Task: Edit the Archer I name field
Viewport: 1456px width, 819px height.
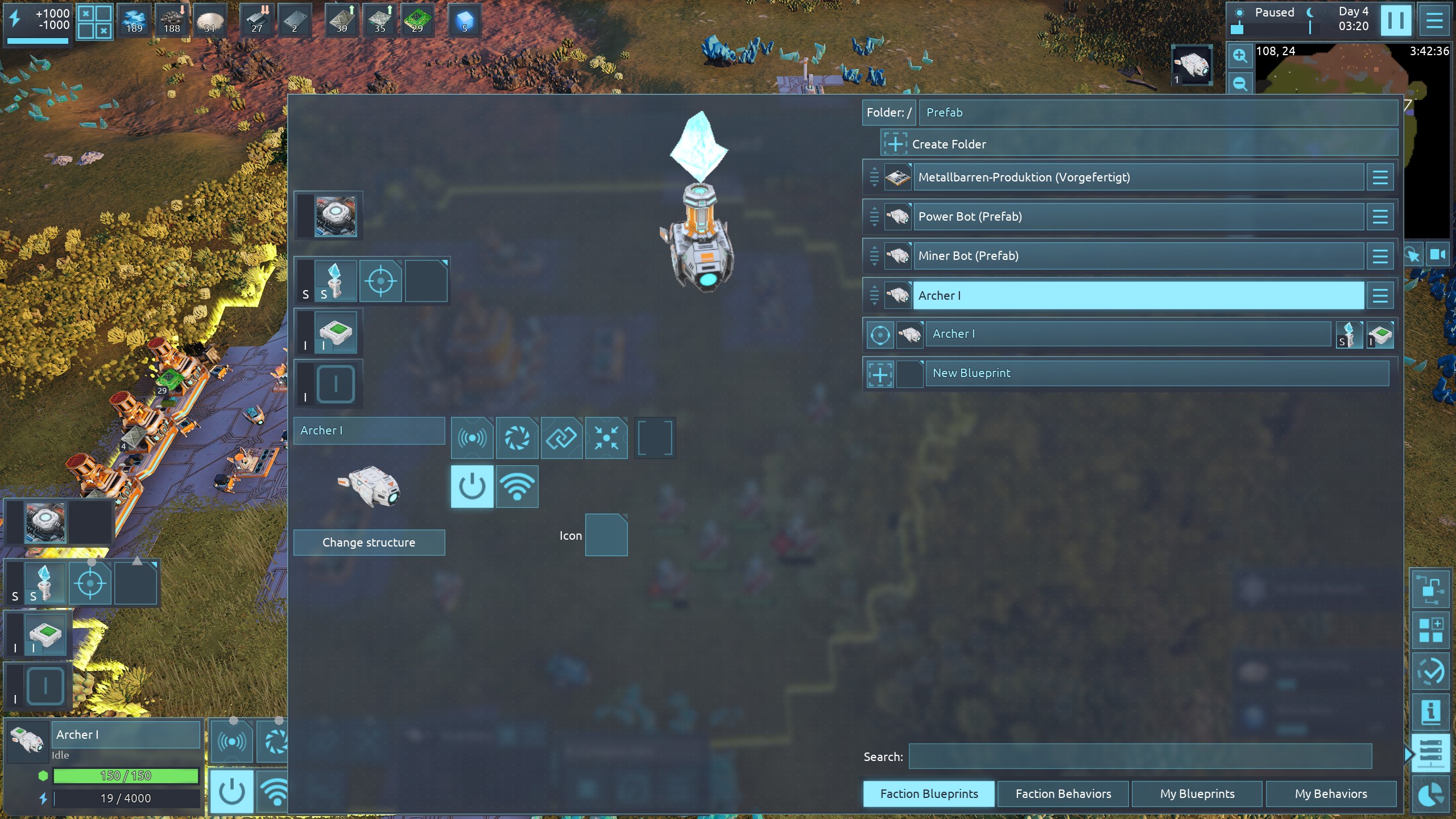Action: tap(369, 431)
